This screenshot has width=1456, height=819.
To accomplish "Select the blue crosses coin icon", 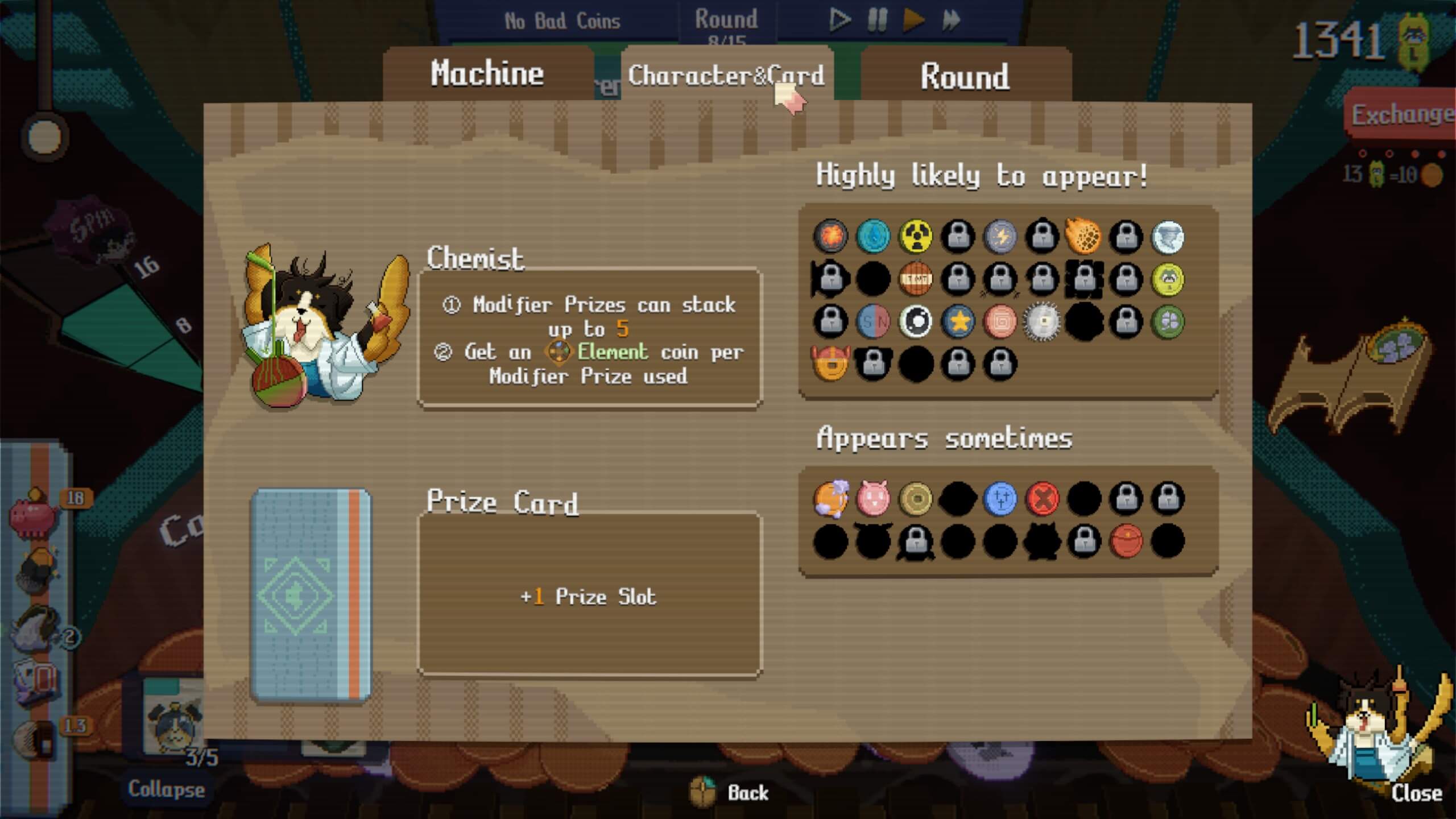I will (x=1000, y=499).
